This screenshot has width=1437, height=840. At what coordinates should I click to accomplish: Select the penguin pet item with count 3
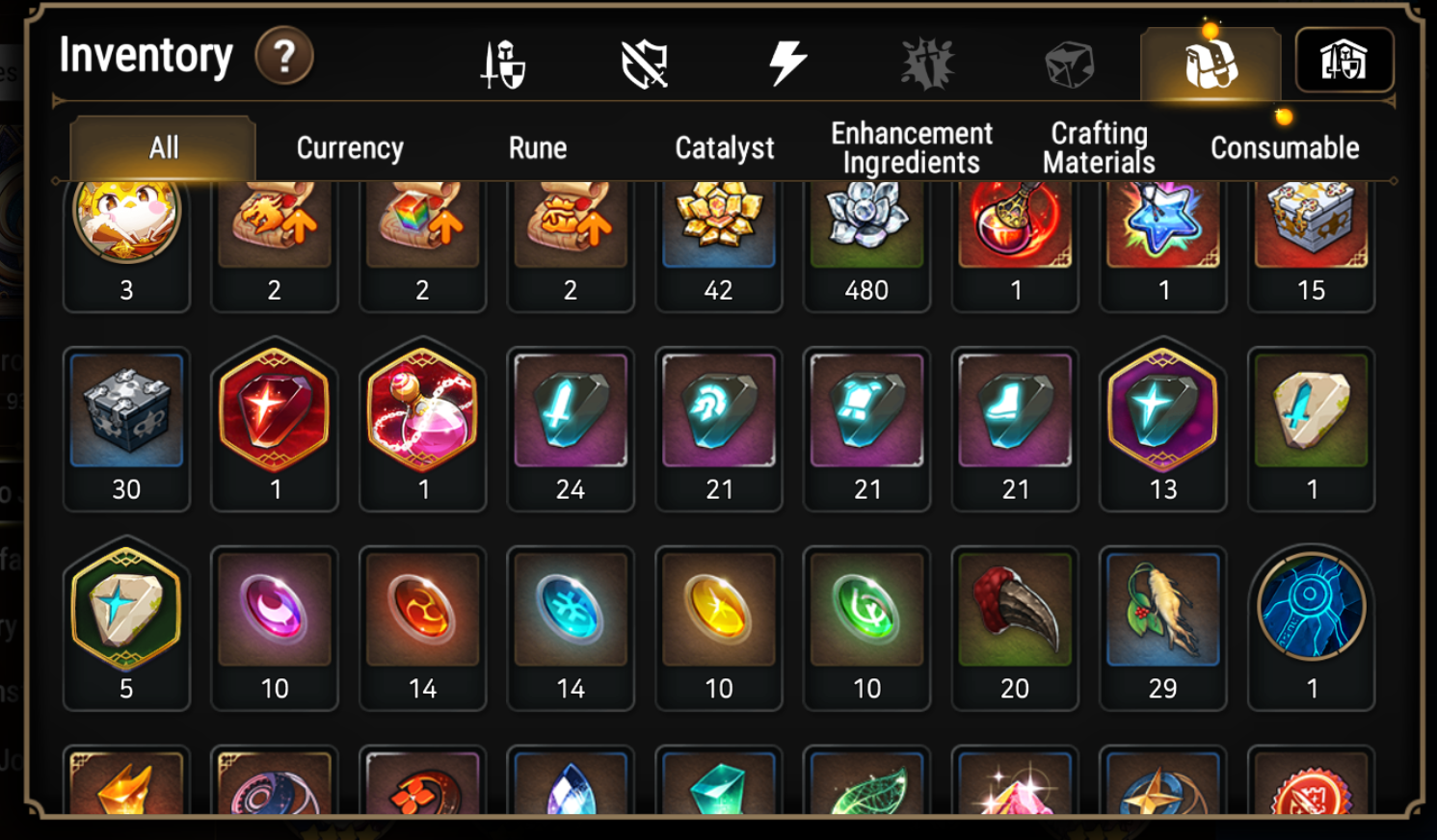pyautogui.click(x=126, y=223)
